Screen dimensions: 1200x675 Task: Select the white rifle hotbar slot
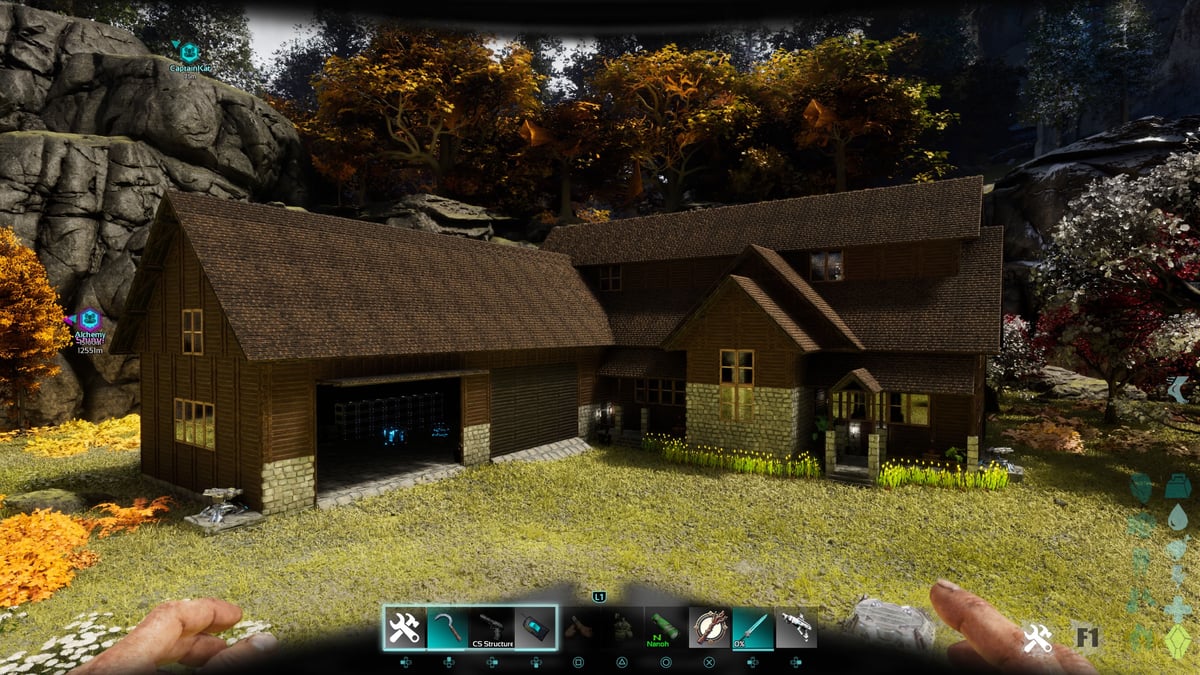pyautogui.click(x=796, y=628)
